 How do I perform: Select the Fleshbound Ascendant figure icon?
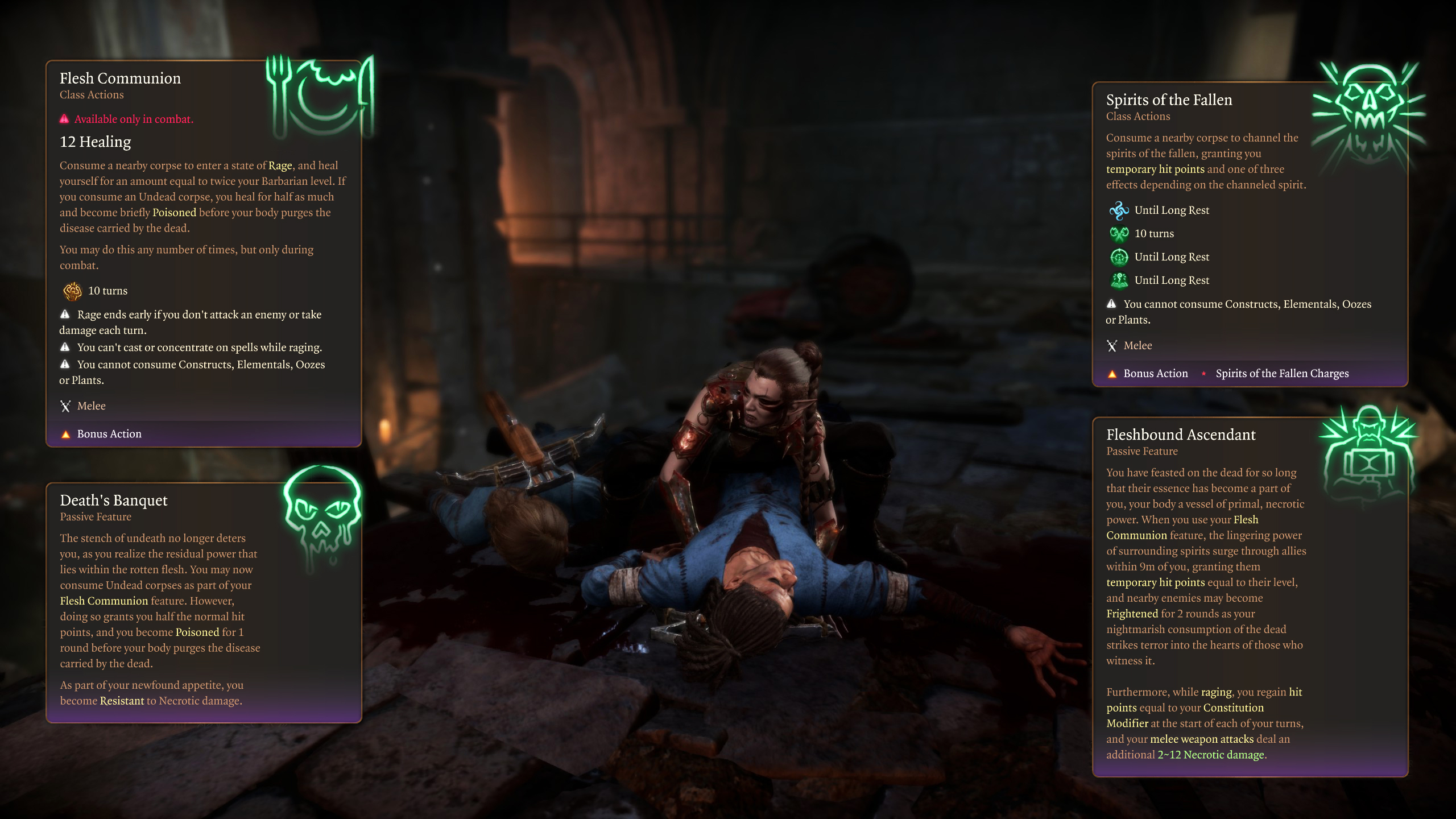(x=1368, y=450)
